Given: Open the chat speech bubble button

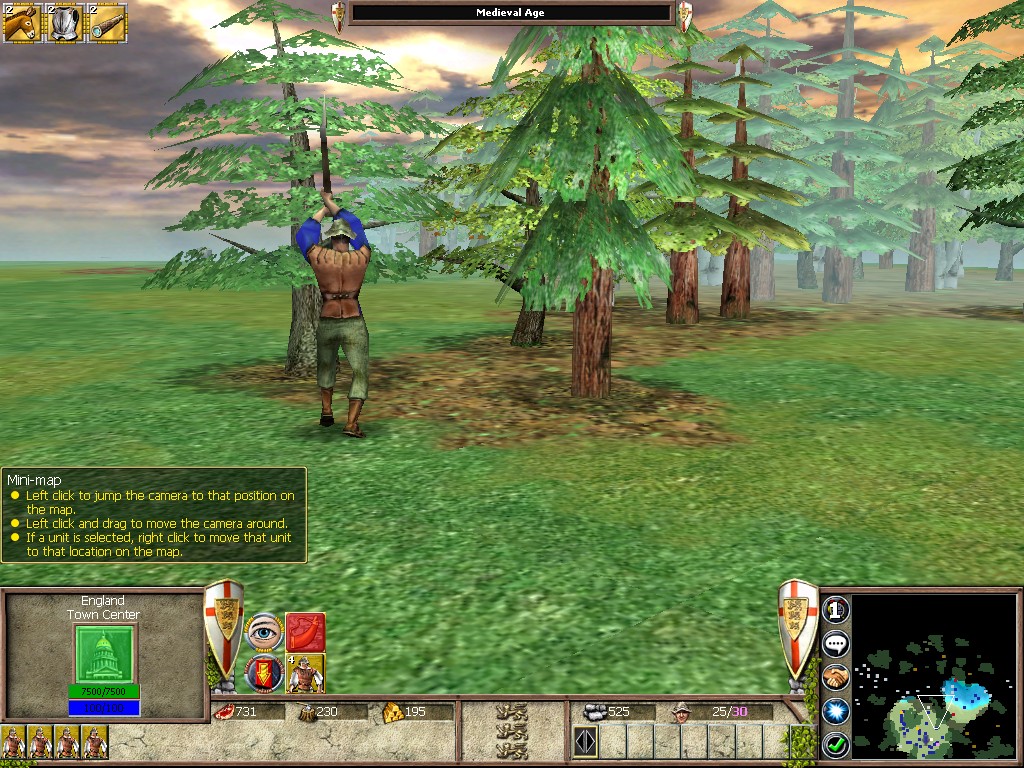Looking at the screenshot, I should coord(836,643).
